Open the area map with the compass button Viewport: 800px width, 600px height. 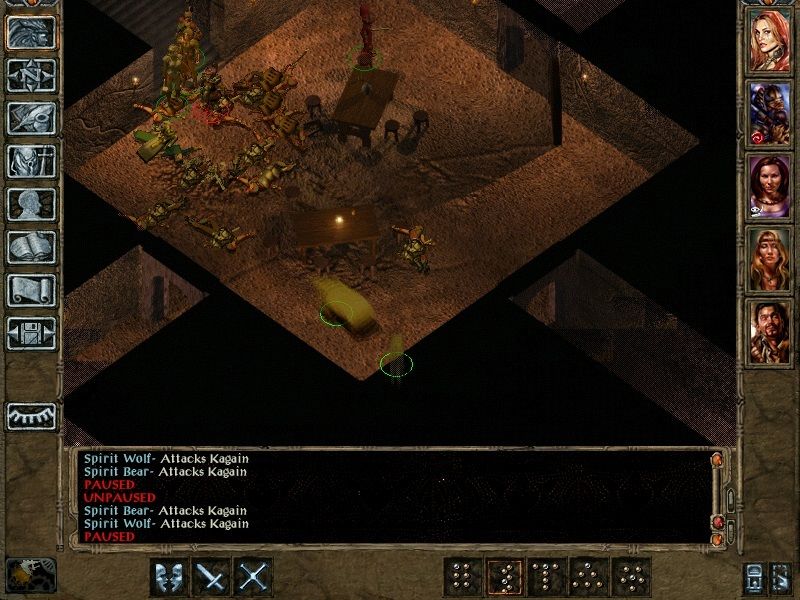(30, 74)
